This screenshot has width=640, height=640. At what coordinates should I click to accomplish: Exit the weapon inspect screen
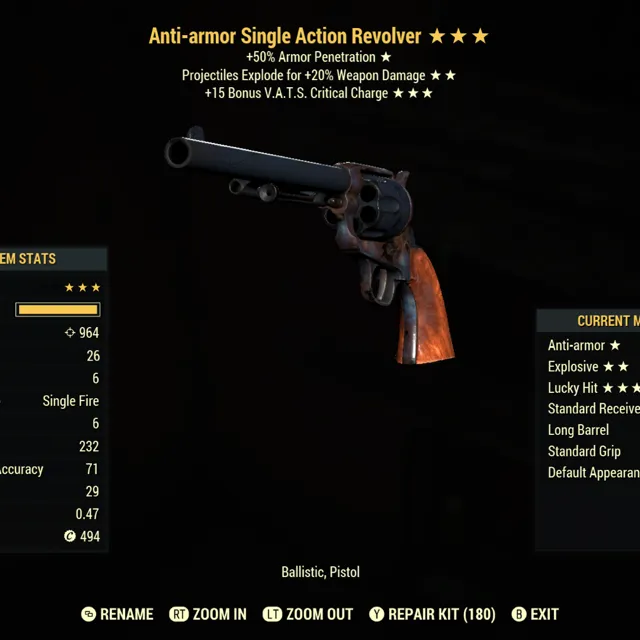[x=535, y=614]
